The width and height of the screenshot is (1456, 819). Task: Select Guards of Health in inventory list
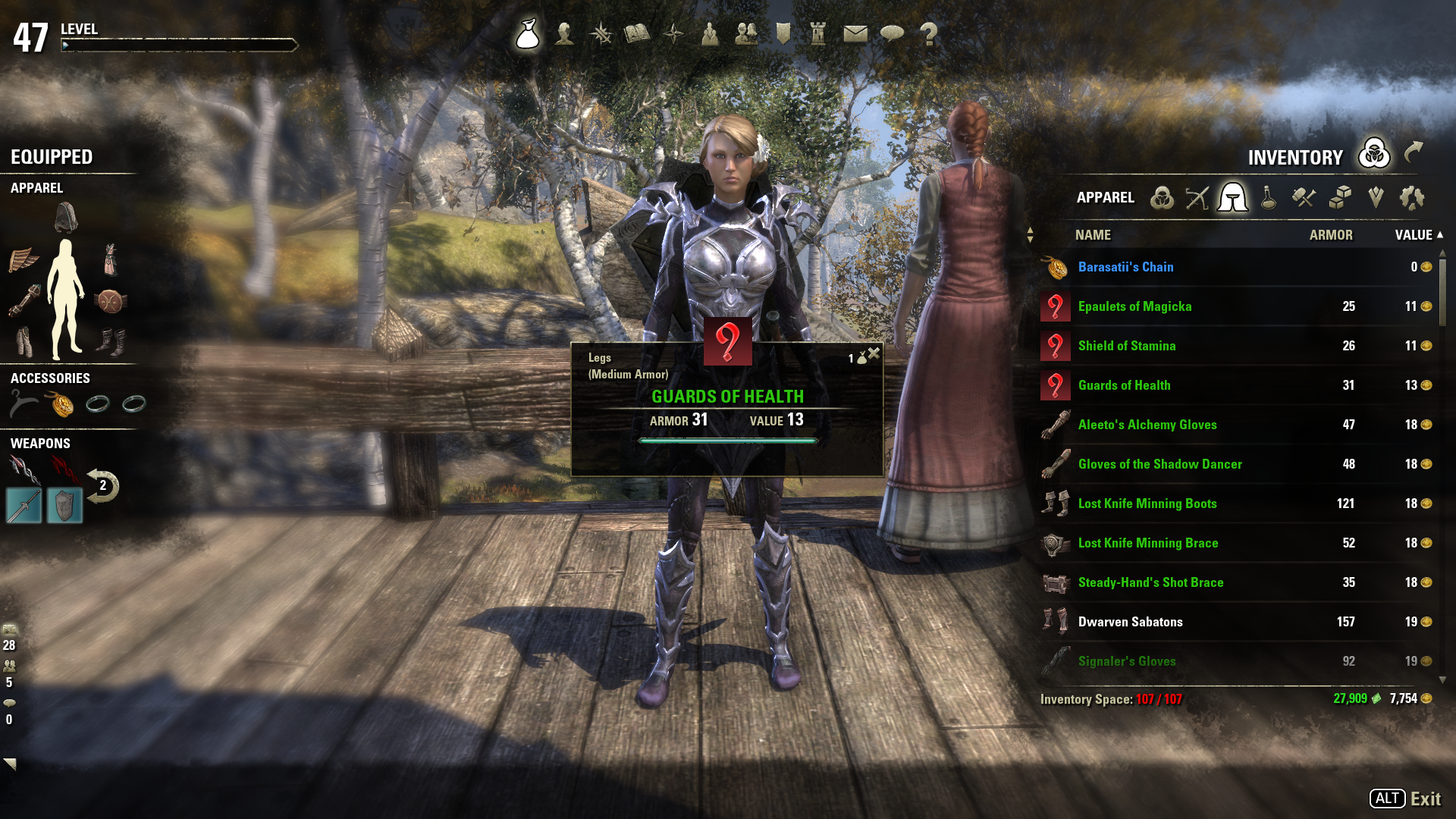1124,385
